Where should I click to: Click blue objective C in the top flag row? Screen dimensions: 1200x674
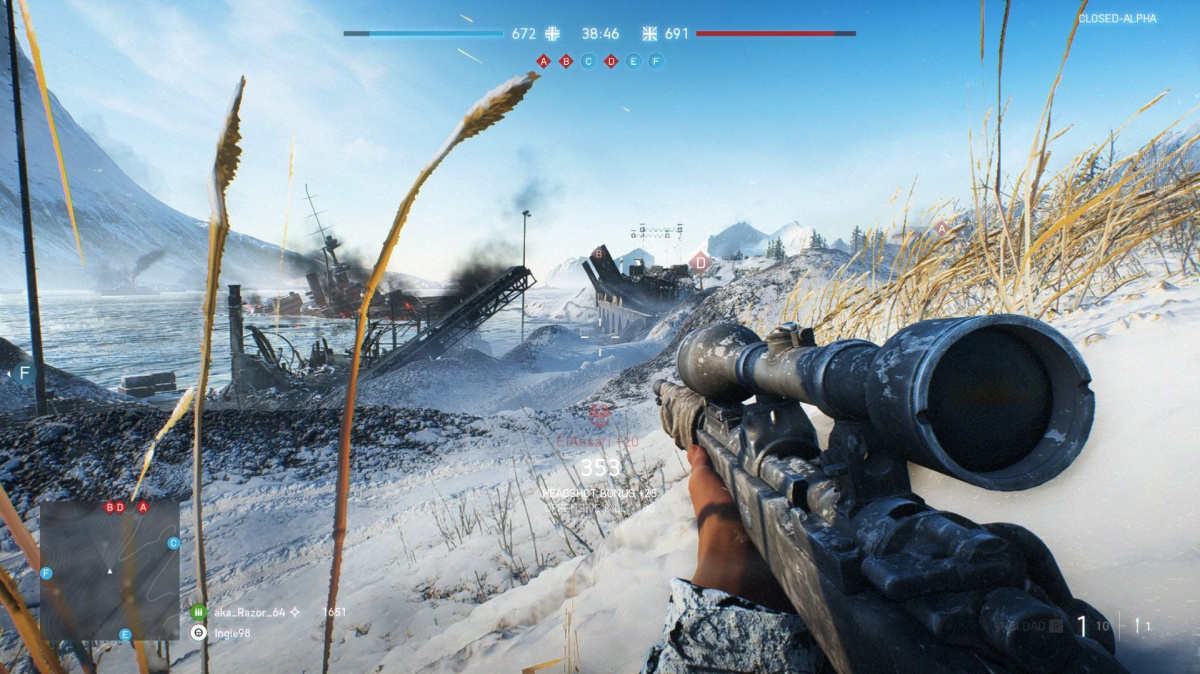(588, 61)
